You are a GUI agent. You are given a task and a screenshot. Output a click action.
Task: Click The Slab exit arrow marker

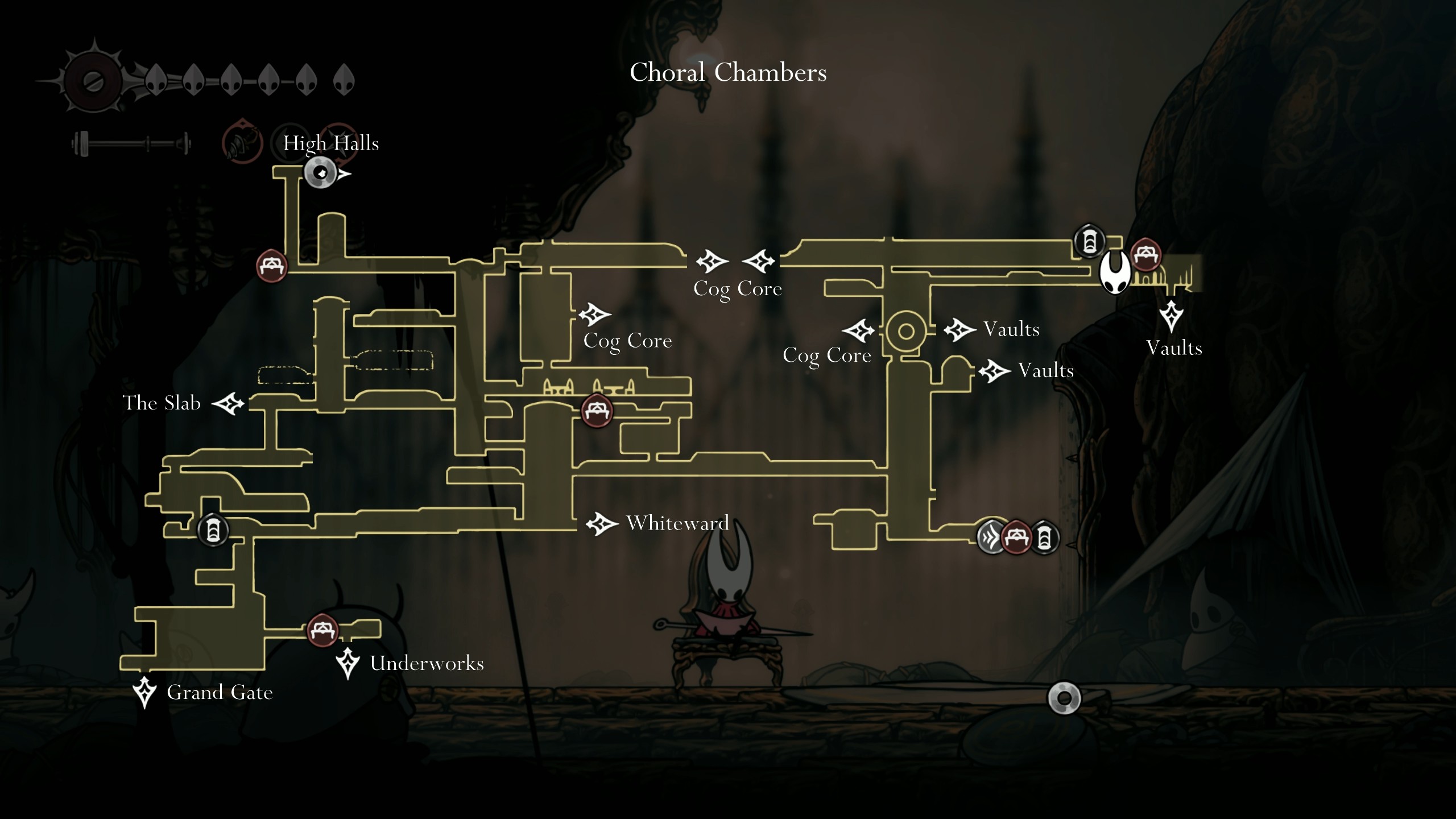click(x=229, y=404)
